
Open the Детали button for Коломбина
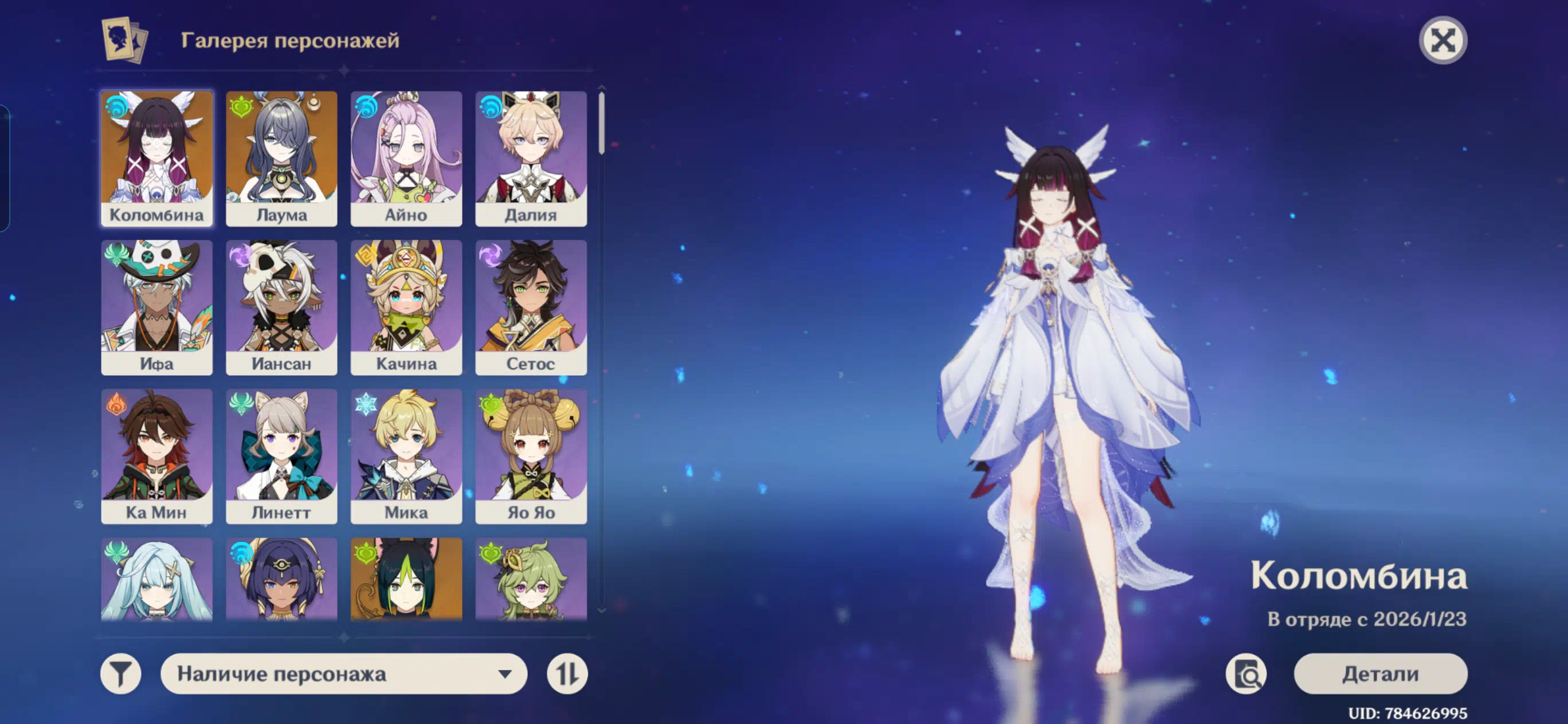1380,674
